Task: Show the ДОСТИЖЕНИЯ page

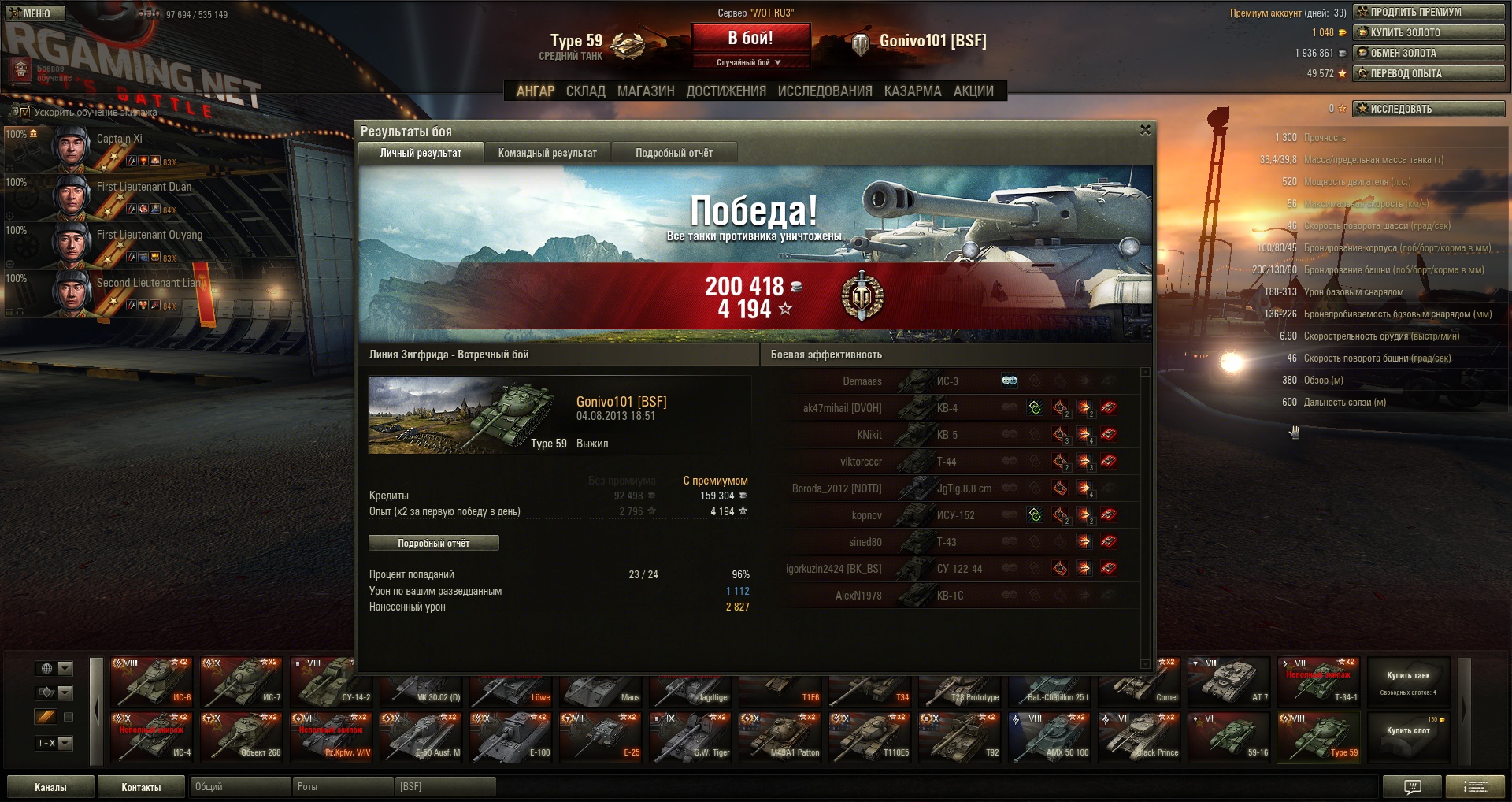Action: pos(726,91)
